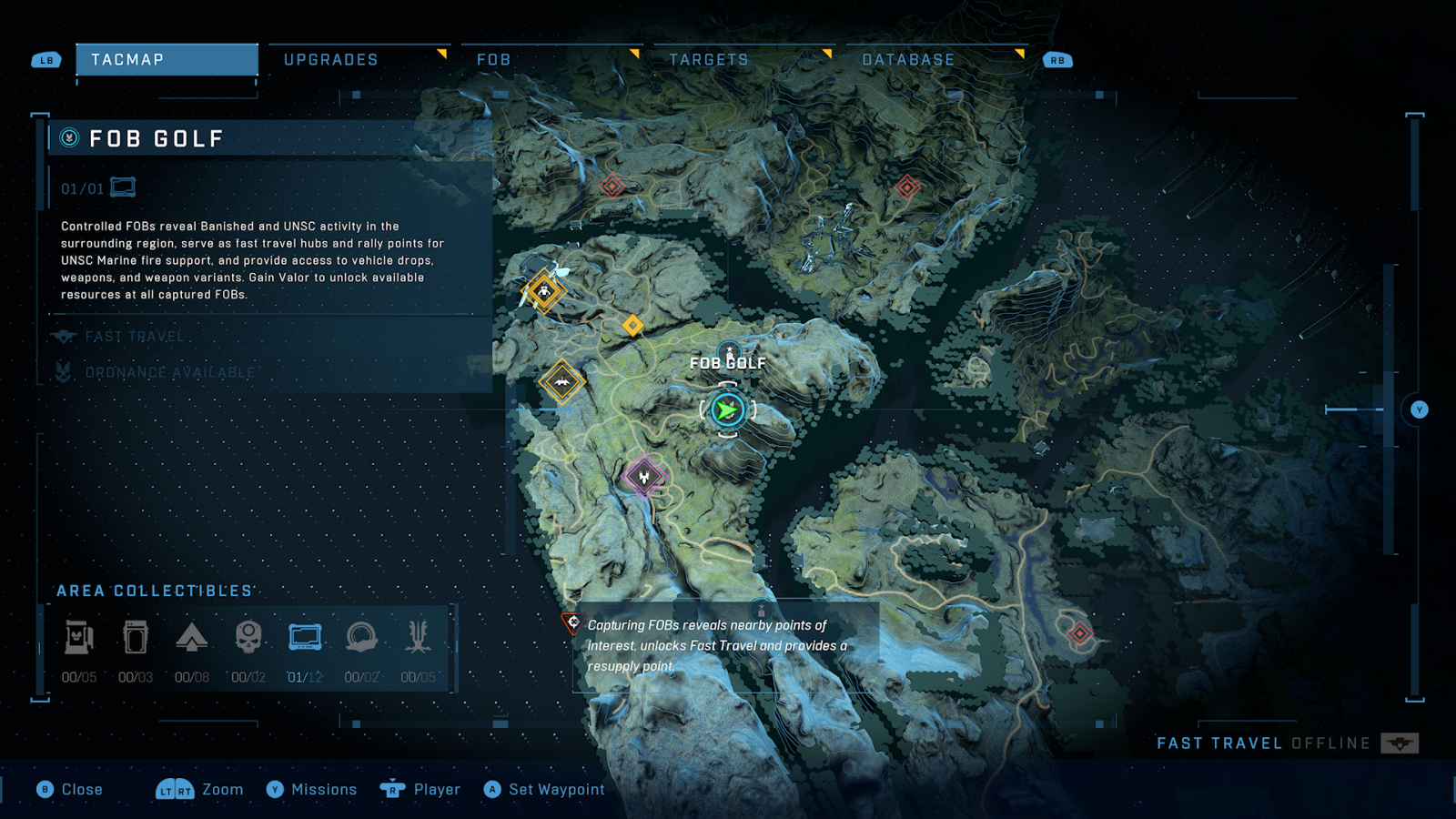
Task: Click the green player arrow marker
Action: pyautogui.click(x=727, y=411)
